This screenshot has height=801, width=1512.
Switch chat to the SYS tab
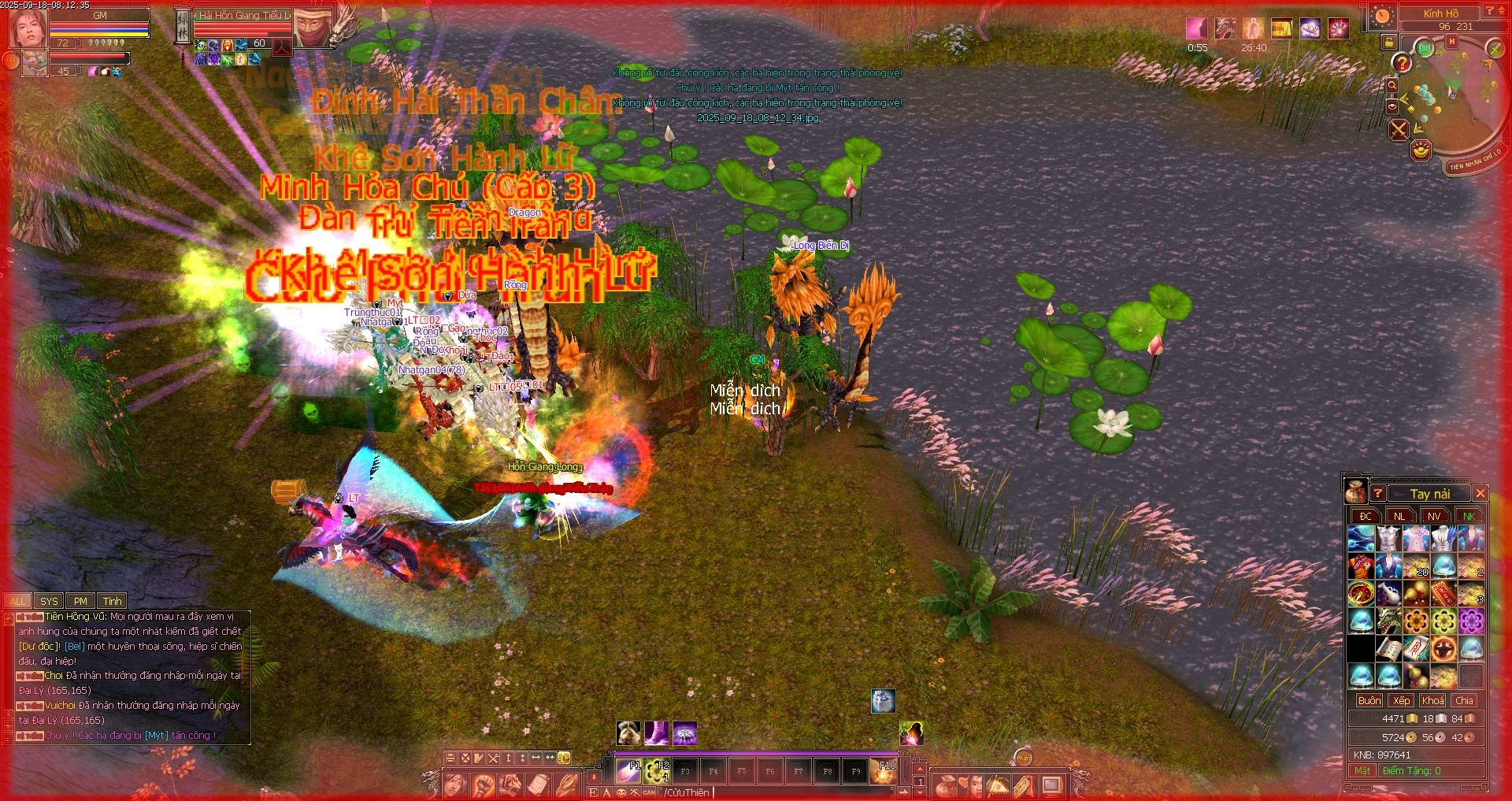pos(49,601)
